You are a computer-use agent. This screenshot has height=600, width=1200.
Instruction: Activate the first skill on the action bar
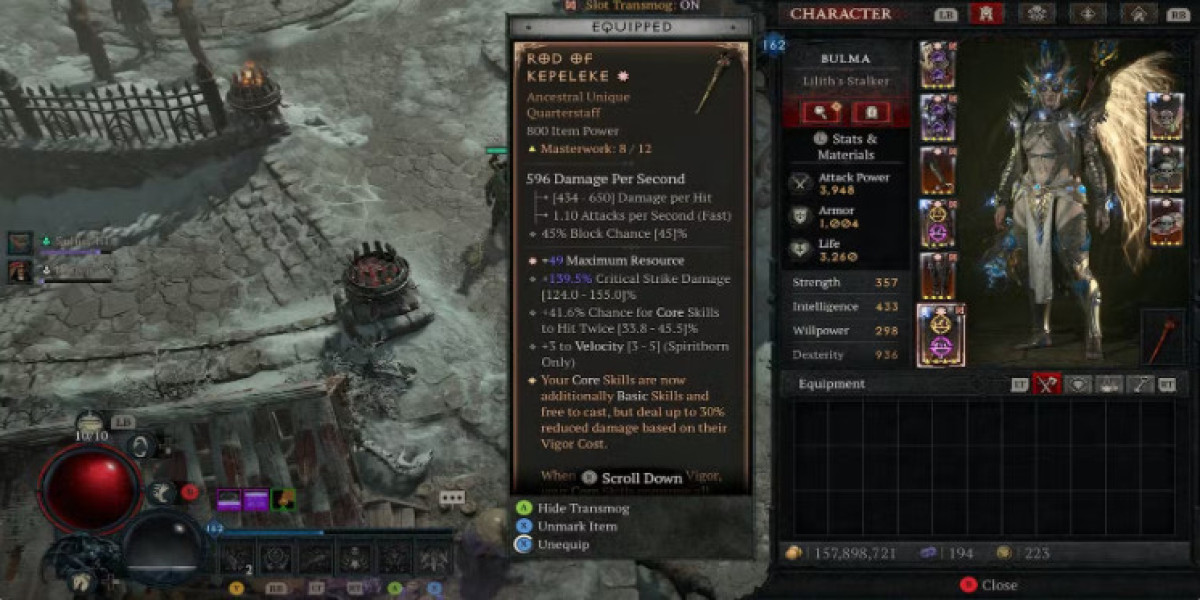(236, 557)
